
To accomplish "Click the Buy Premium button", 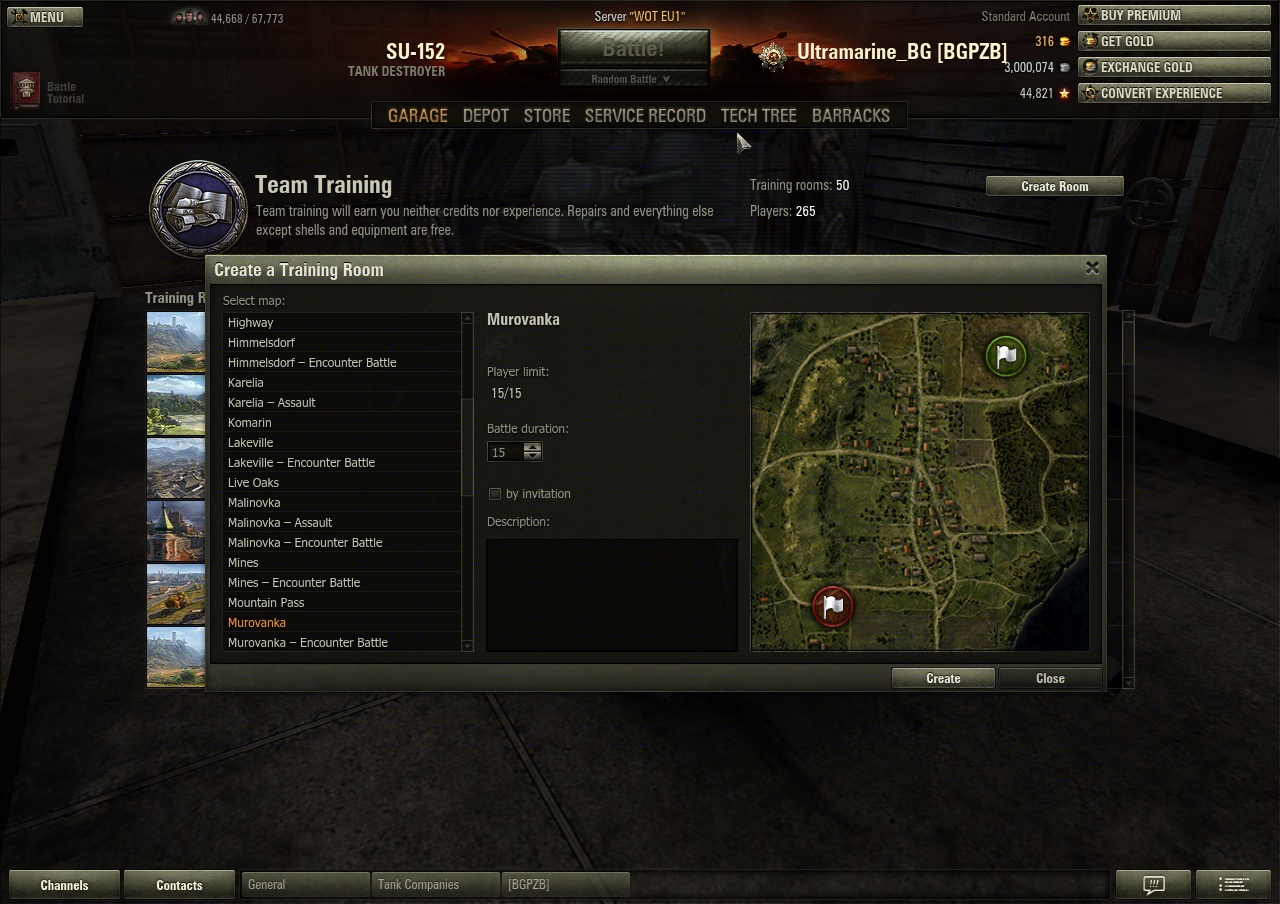I will (x=1174, y=15).
